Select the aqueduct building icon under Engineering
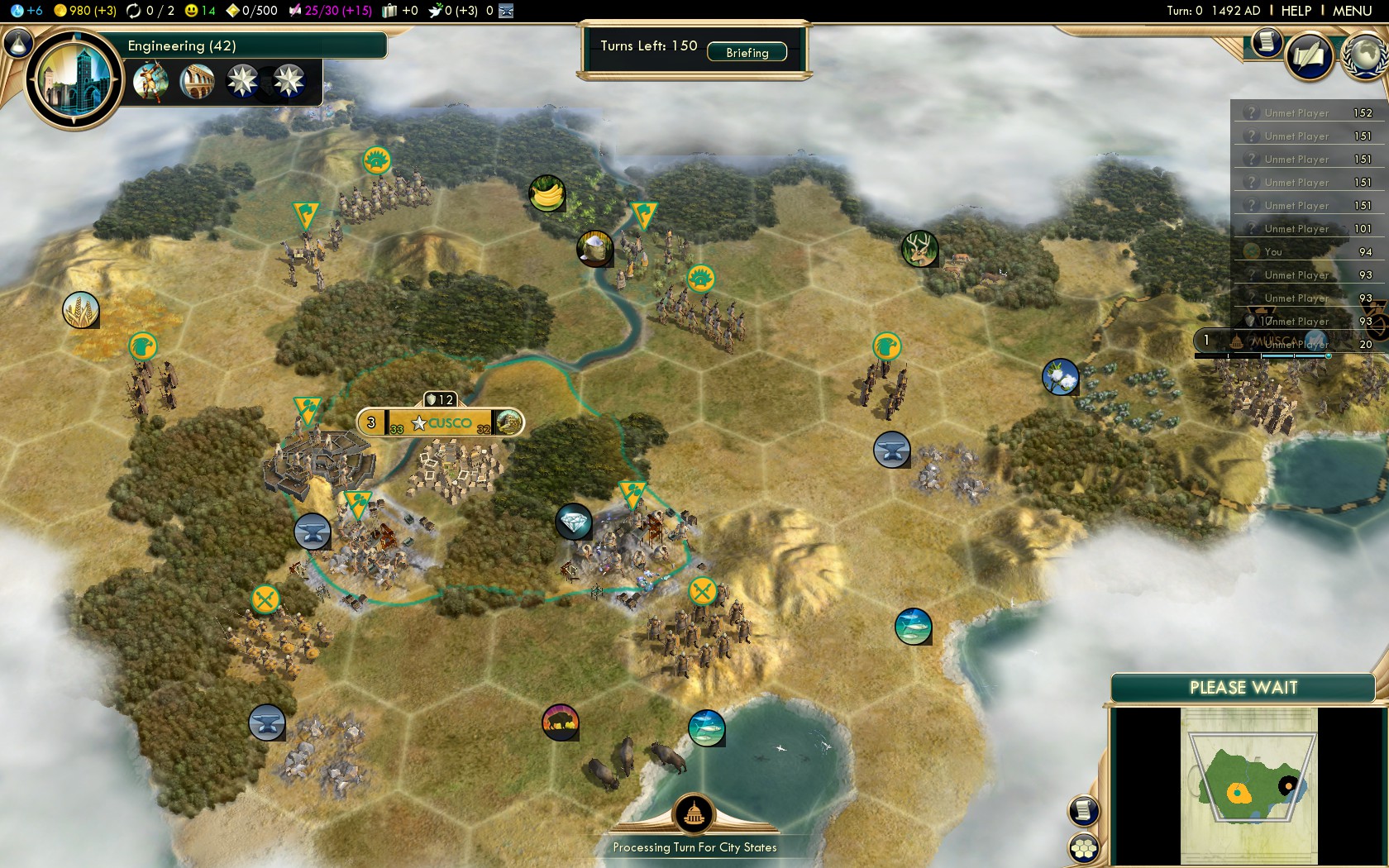Screen dimensions: 1389x868 coord(197,81)
